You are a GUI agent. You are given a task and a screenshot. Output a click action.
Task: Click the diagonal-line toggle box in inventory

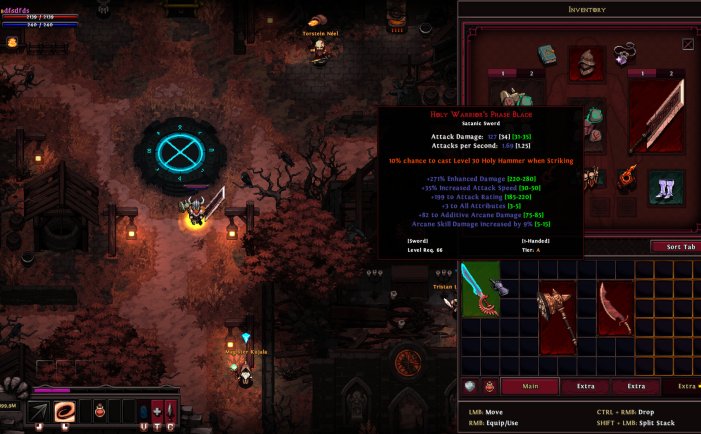point(688,44)
